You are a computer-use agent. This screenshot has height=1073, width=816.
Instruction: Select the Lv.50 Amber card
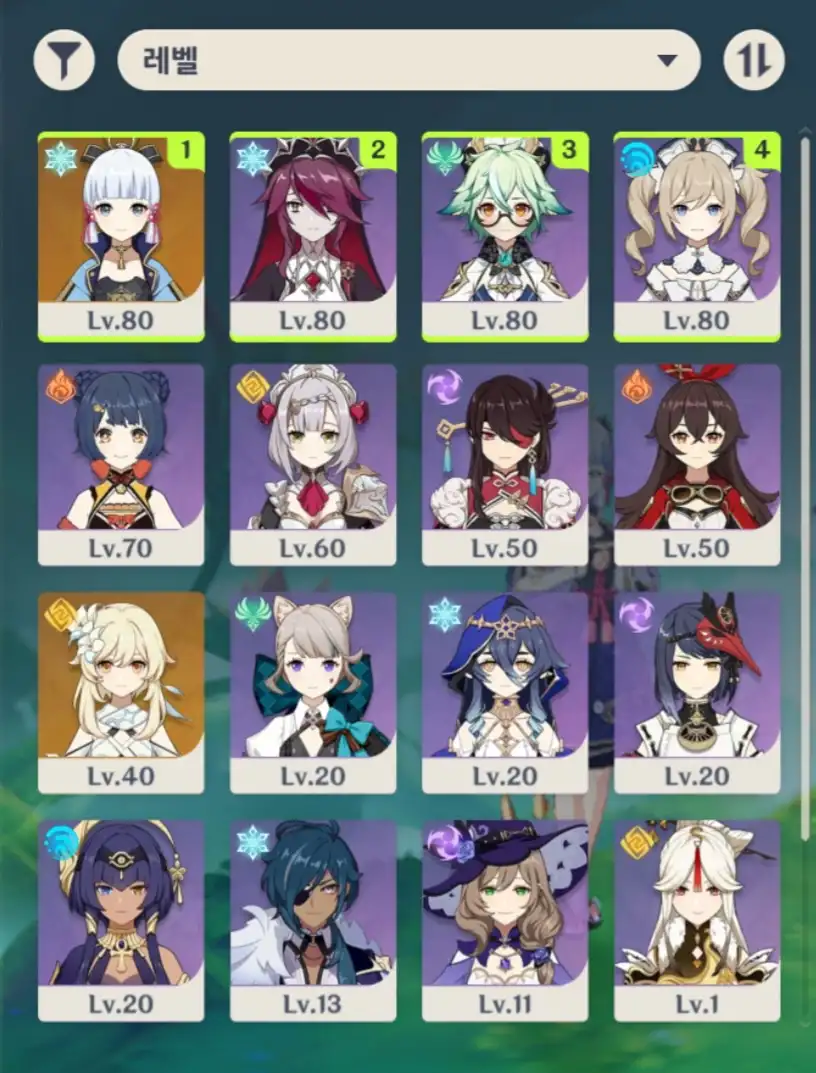(x=697, y=463)
